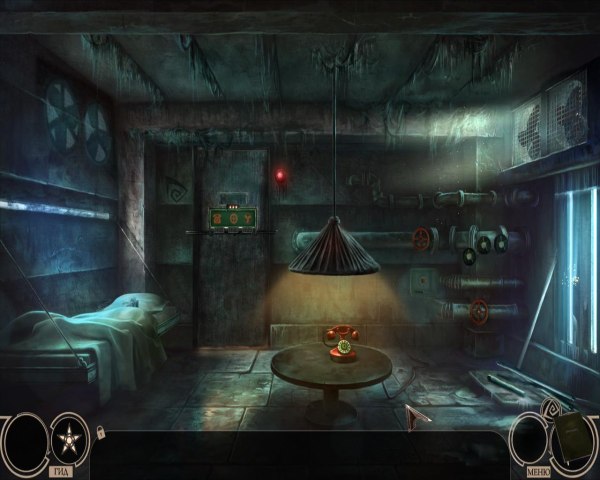
Task: Toggle the inventory panel padlock
Action: [x=99, y=432]
